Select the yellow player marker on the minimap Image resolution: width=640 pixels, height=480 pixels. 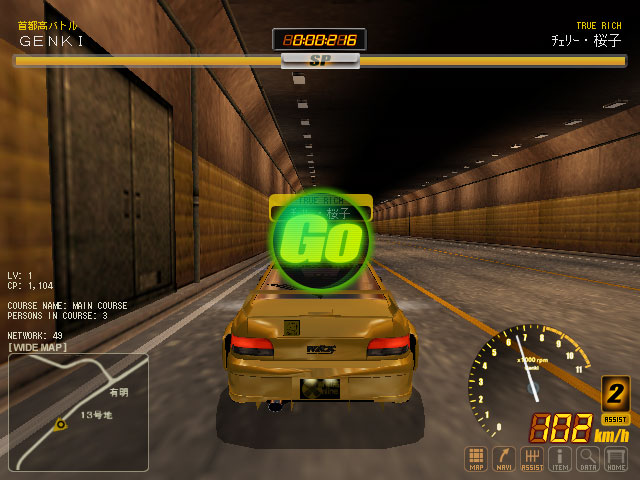61,424
